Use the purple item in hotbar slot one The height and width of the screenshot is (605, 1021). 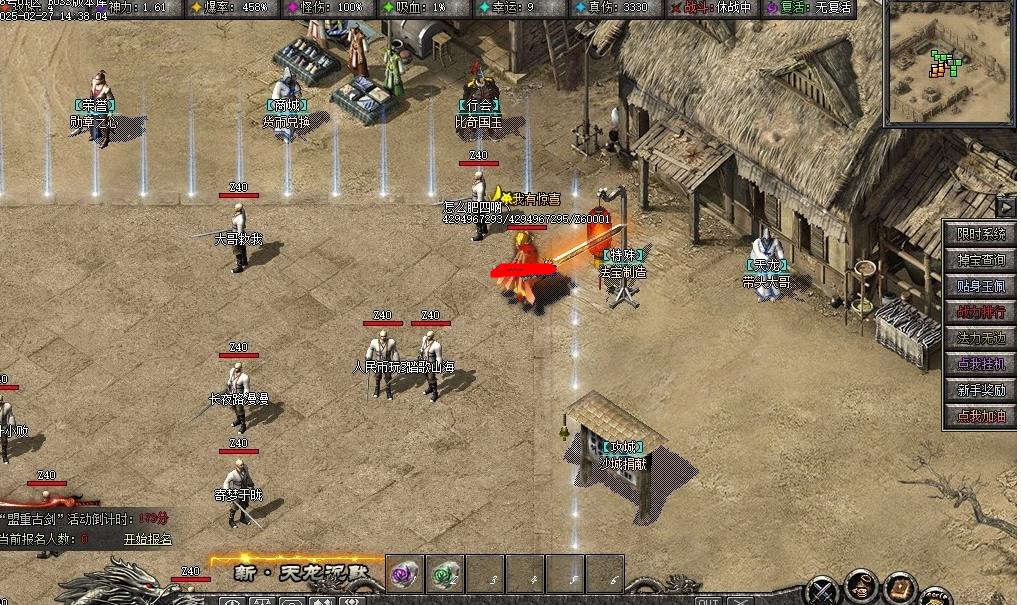pos(404,575)
